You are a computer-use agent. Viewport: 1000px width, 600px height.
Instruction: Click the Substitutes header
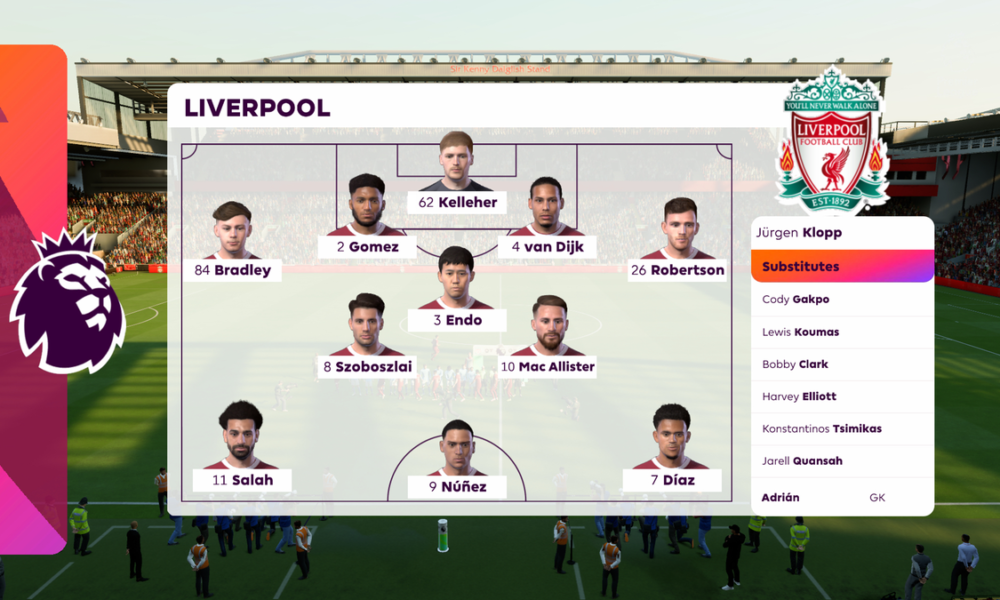[842, 267]
